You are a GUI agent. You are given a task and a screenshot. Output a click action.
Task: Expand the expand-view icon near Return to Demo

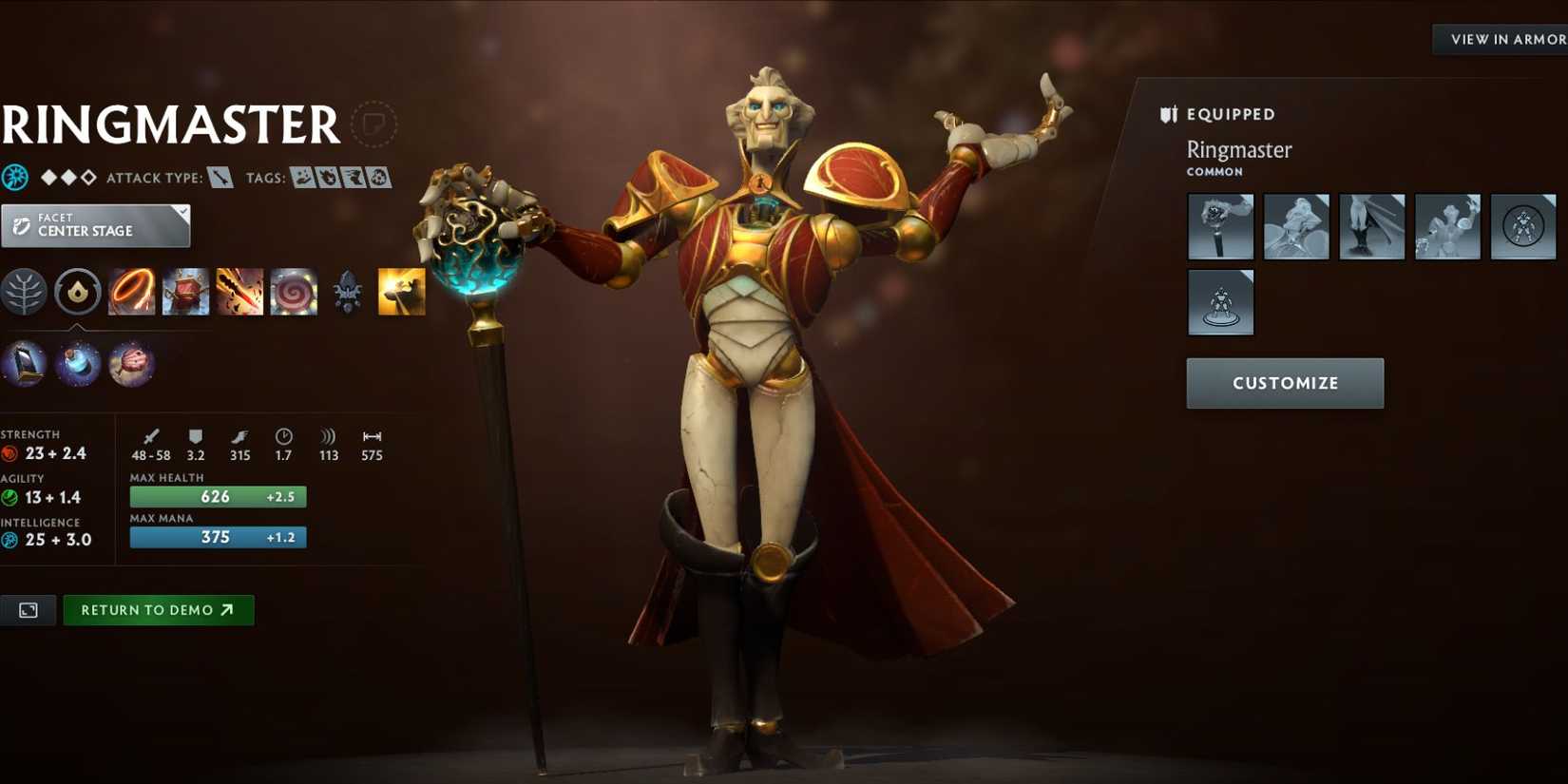click(x=26, y=610)
